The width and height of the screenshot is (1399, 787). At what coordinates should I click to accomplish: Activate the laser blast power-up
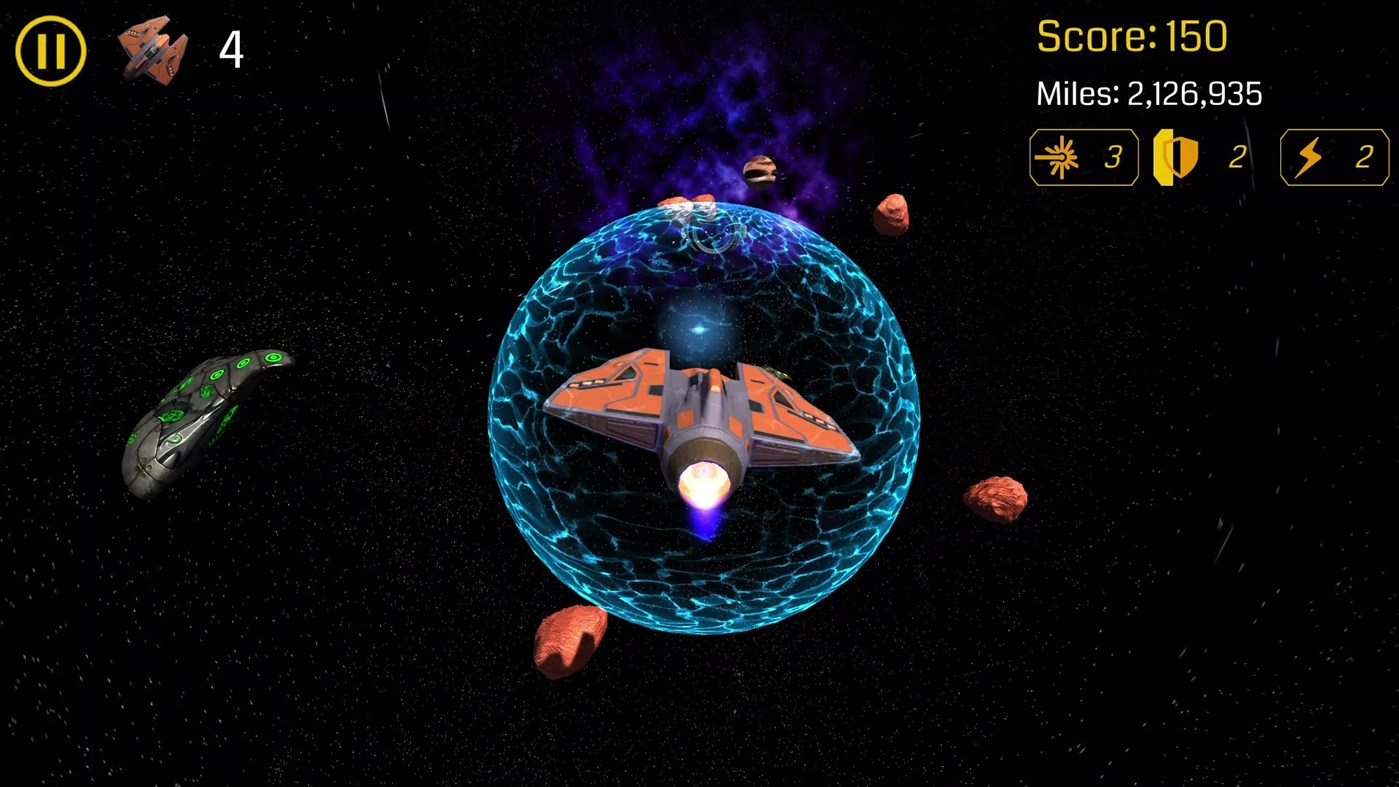pos(1083,156)
